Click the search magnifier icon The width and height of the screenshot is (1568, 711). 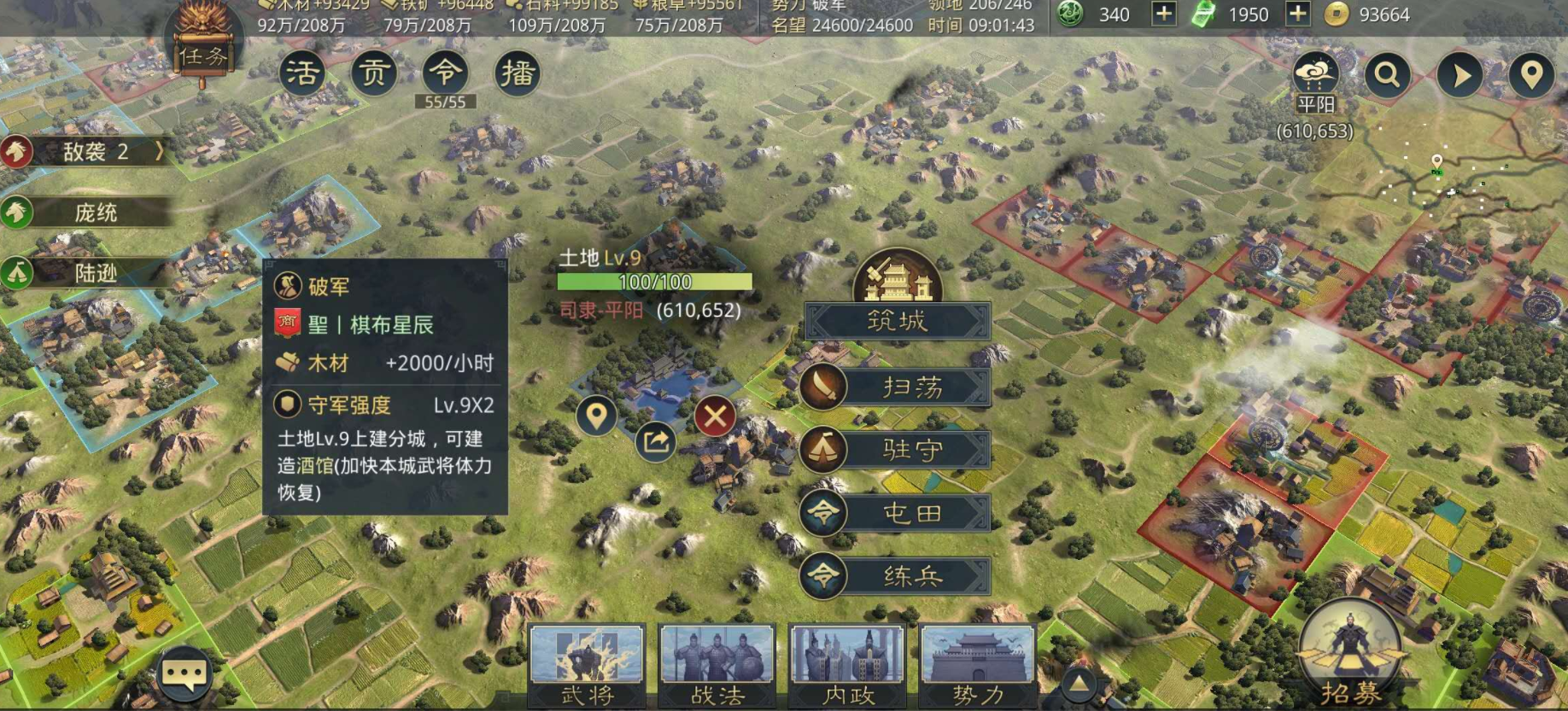[x=1388, y=74]
